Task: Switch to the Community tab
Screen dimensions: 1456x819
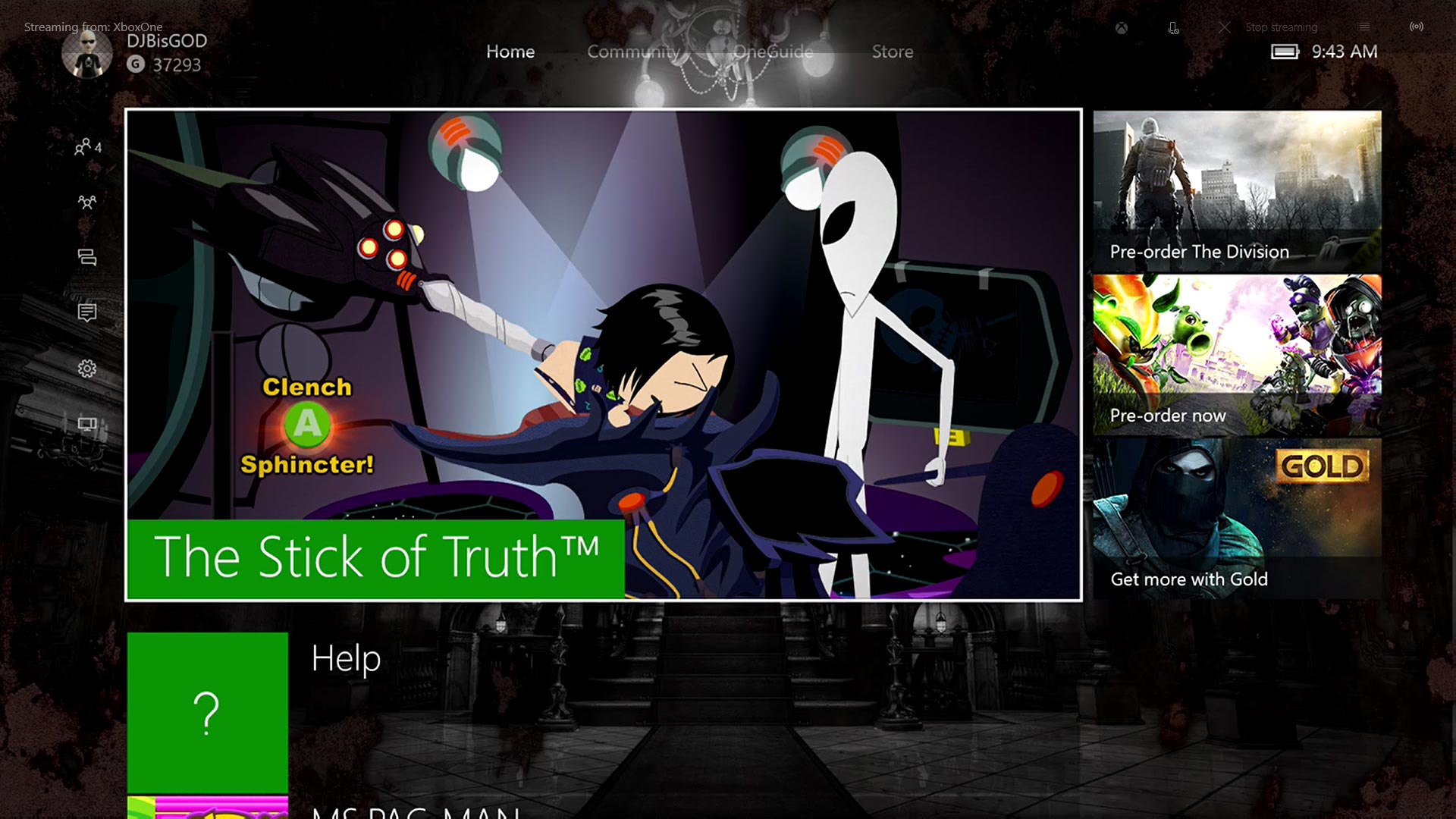Action: pos(634,52)
